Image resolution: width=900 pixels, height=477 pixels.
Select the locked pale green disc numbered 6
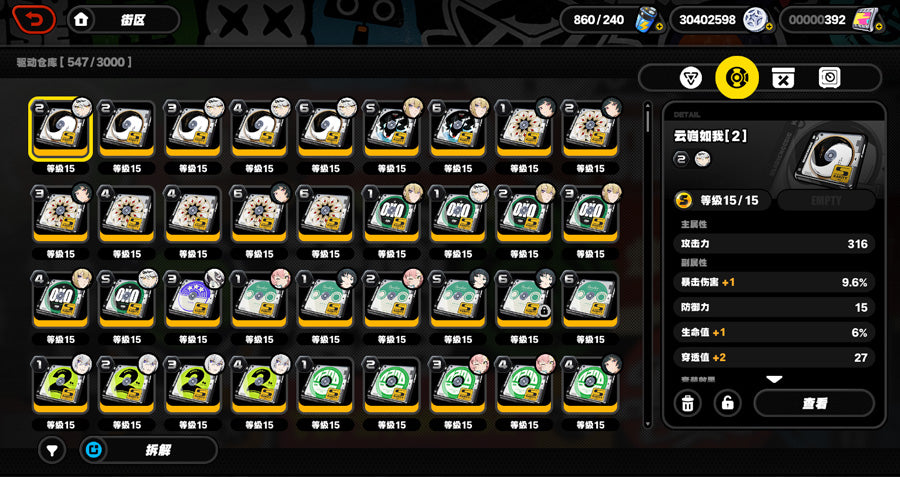tap(525, 302)
